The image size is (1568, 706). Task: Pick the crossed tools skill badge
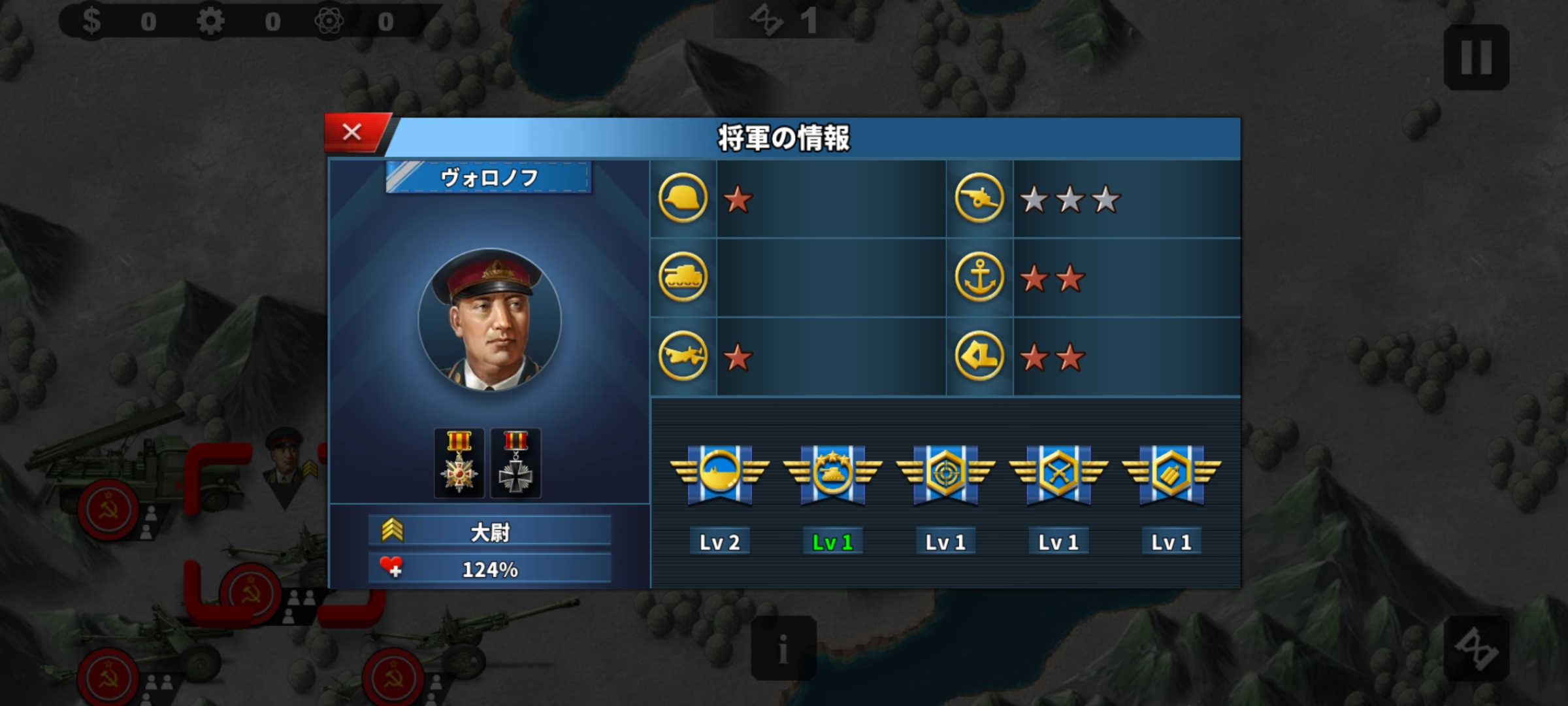click(x=1058, y=474)
